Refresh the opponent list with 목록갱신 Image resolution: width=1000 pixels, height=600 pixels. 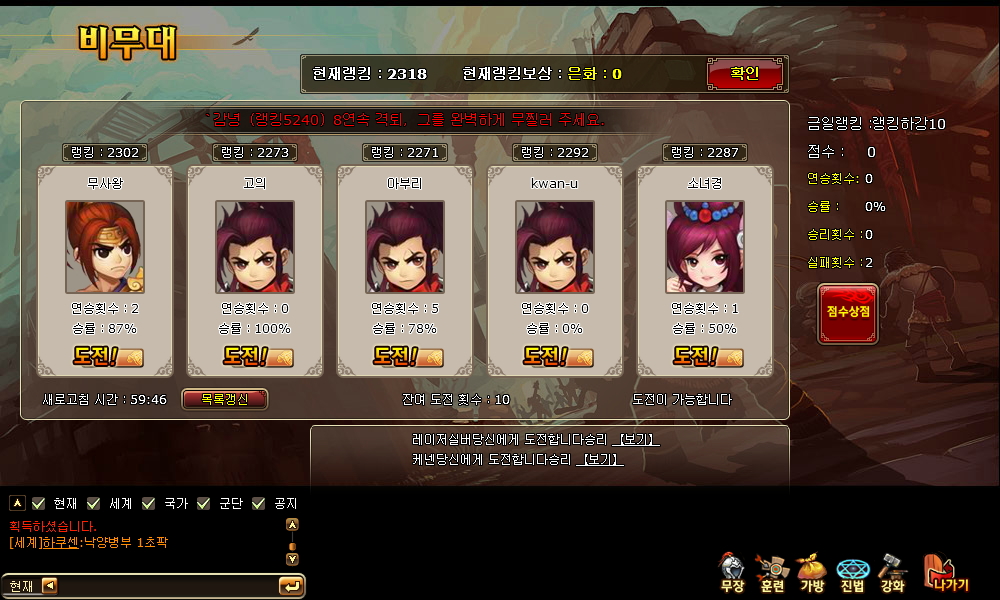[x=225, y=399]
